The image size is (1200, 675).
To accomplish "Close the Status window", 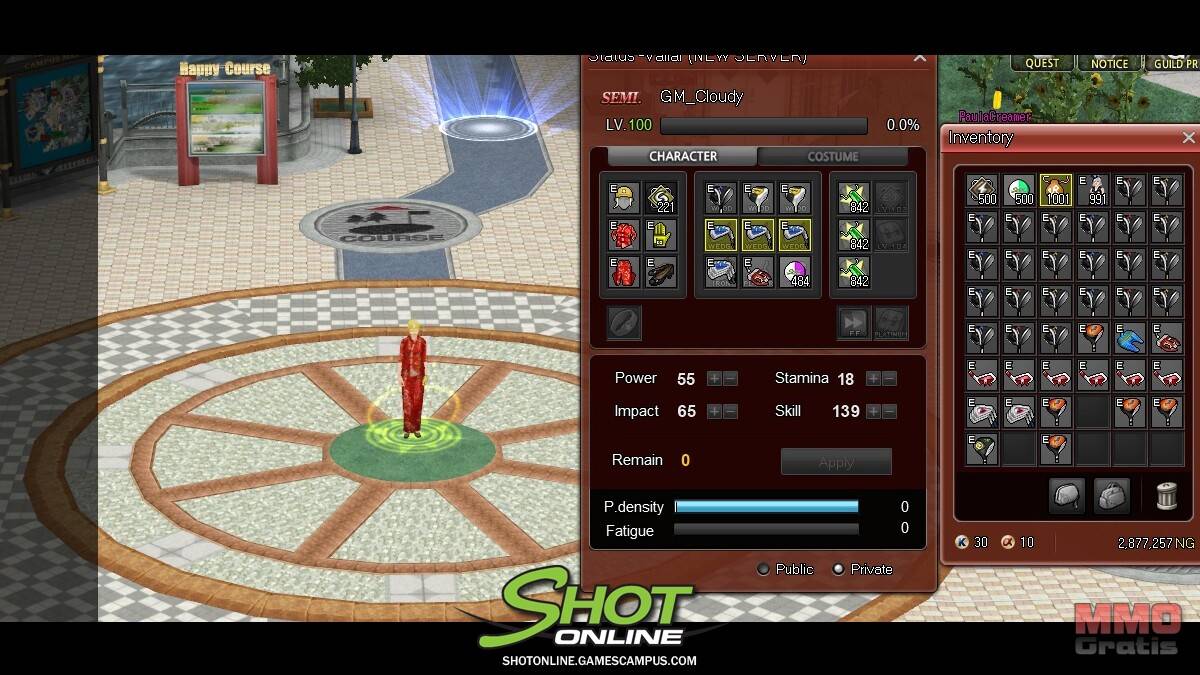I will coord(919,58).
